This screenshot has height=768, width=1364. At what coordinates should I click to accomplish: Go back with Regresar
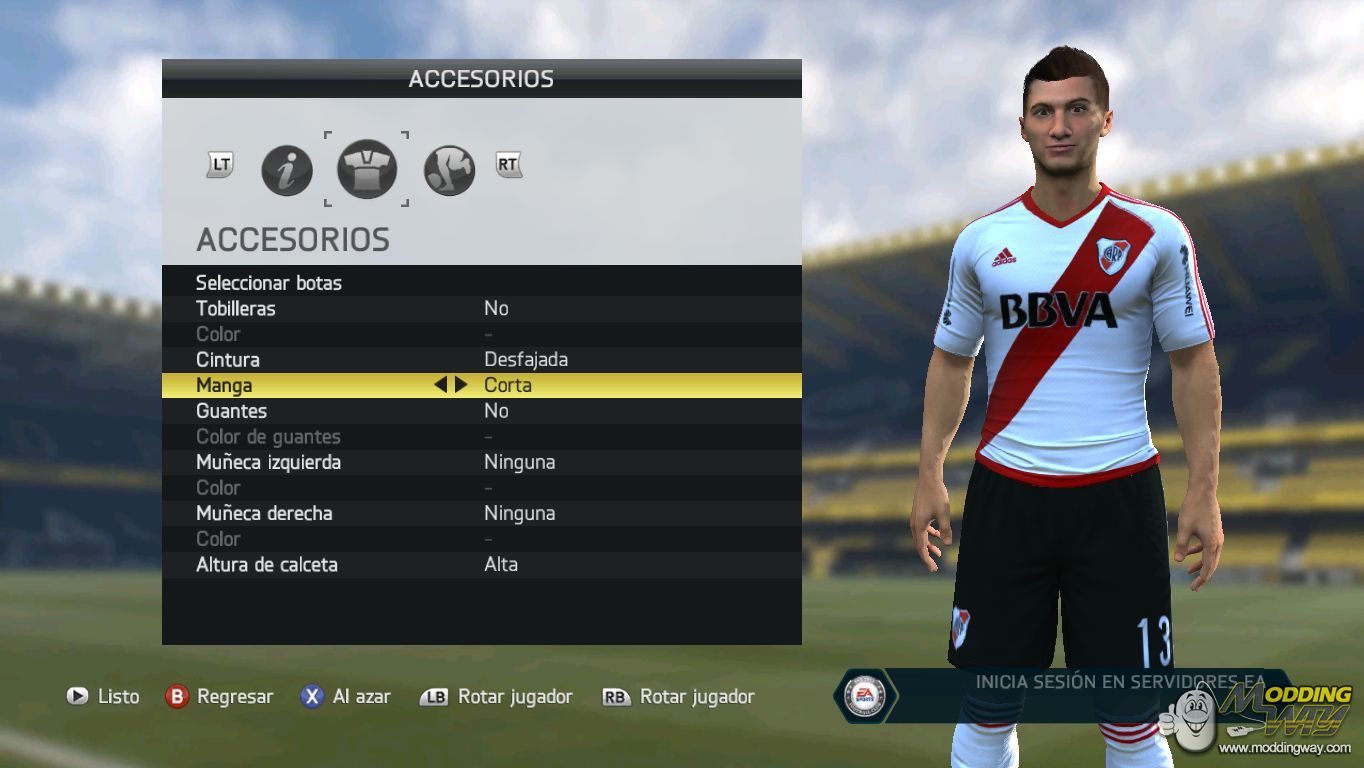pos(220,697)
